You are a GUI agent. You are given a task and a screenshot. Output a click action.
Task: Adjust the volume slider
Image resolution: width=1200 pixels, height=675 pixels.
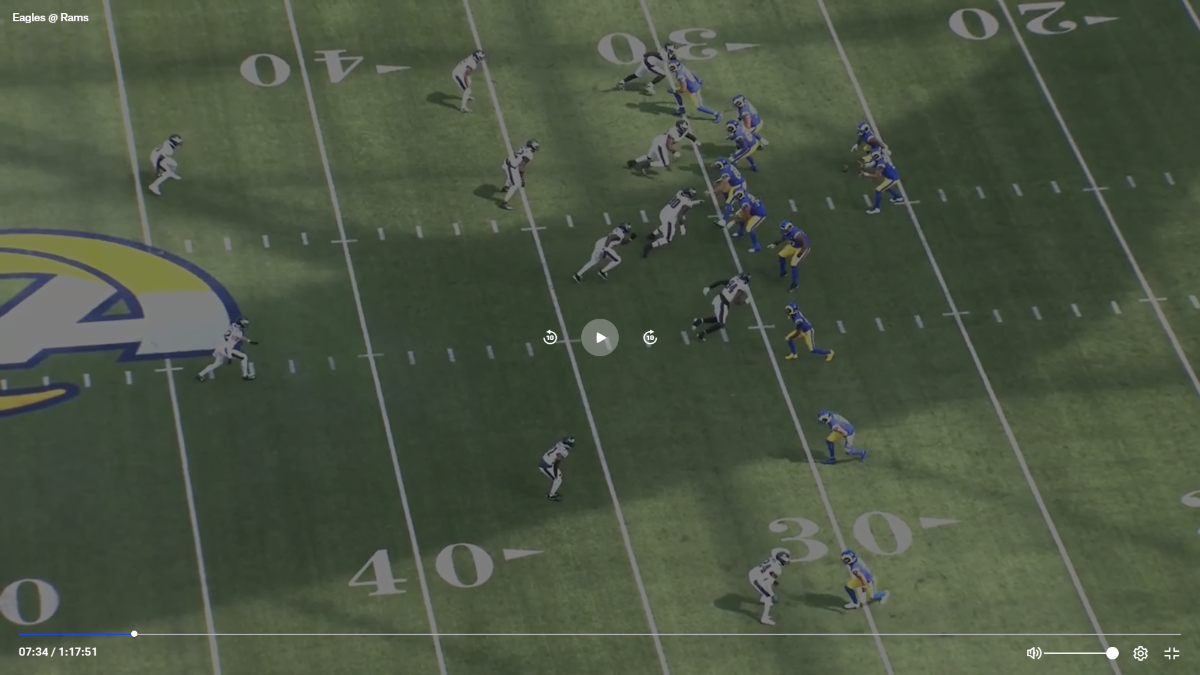coord(1080,653)
